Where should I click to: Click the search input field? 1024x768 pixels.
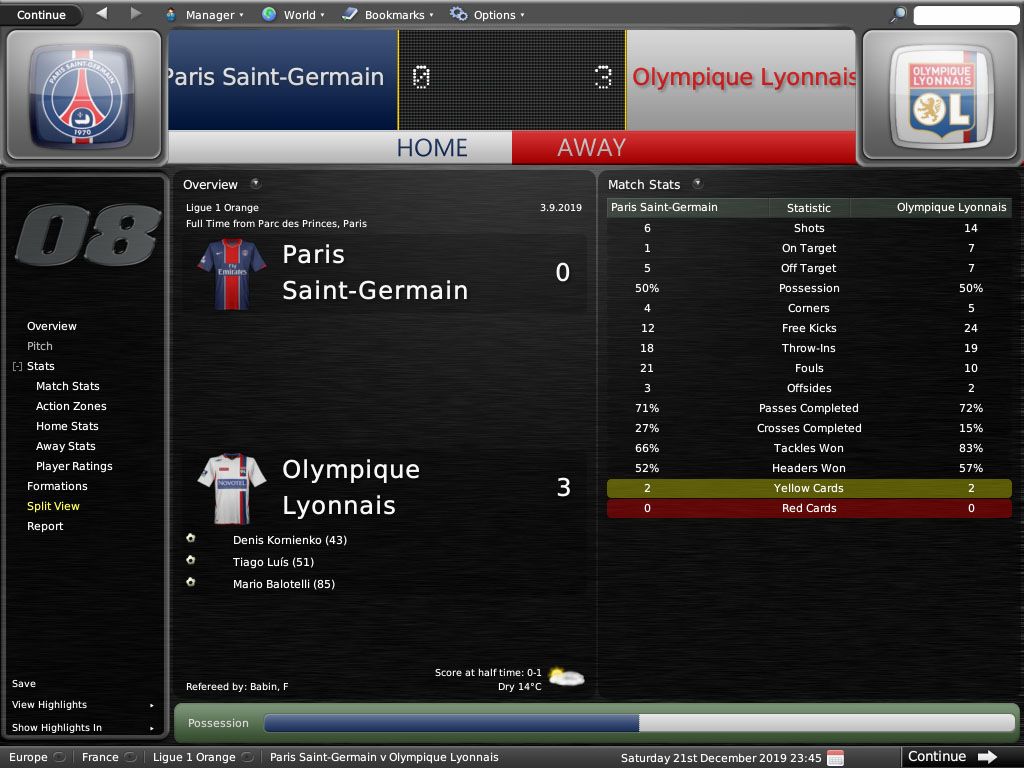(x=964, y=15)
